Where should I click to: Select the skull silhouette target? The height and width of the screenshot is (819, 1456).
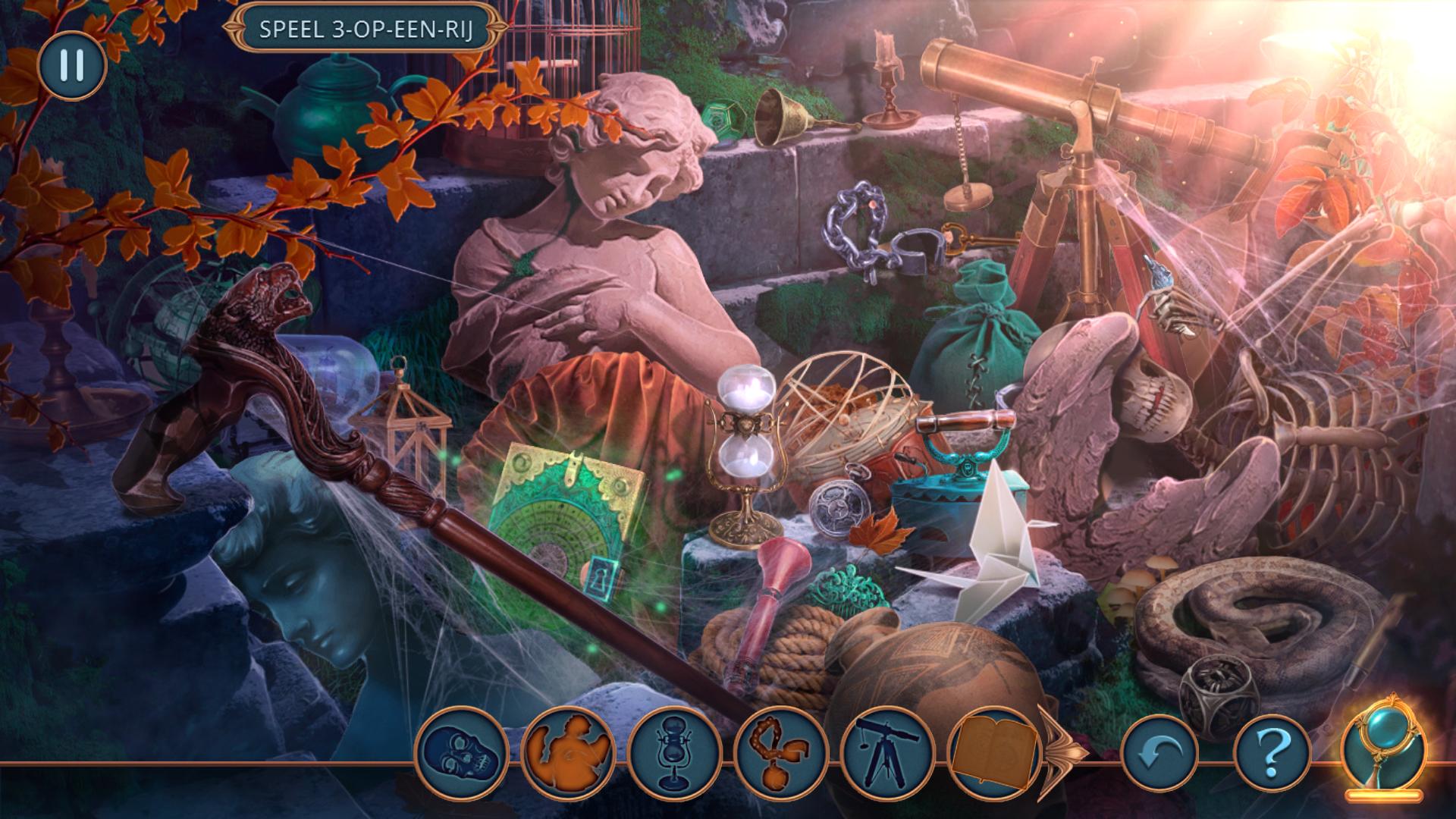pos(462,752)
